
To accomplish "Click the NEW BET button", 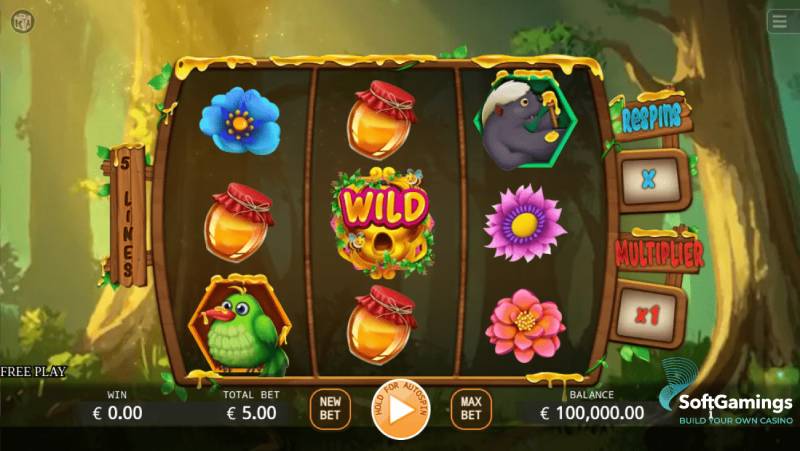I will 329,407.
